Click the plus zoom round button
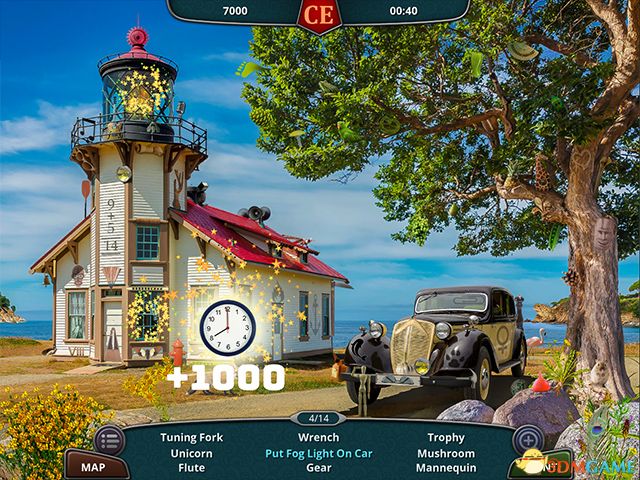This screenshot has width=640, height=480. [x=527, y=440]
